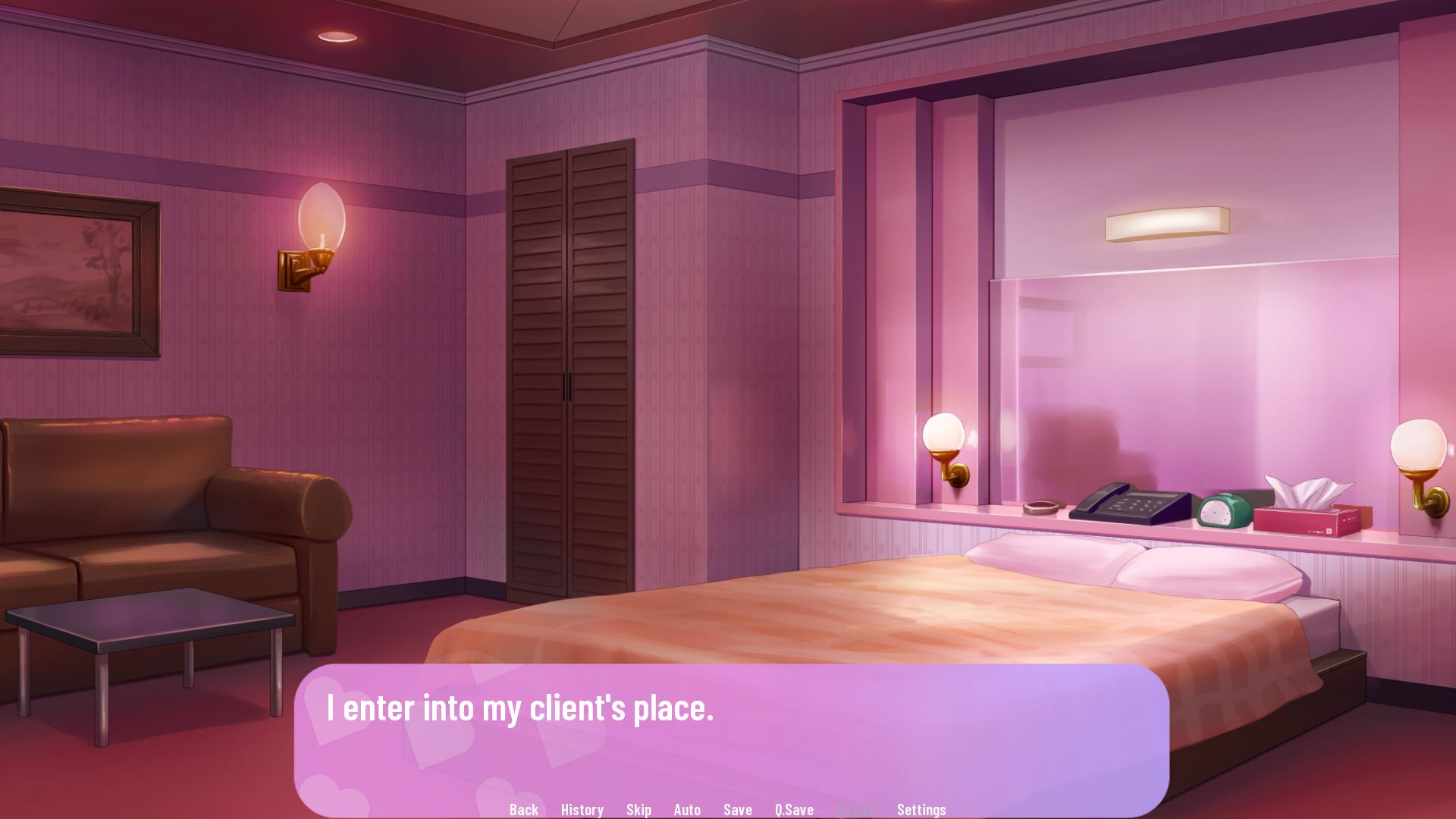Go back with the Back button
The width and height of the screenshot is (1456, 819).
523,809
